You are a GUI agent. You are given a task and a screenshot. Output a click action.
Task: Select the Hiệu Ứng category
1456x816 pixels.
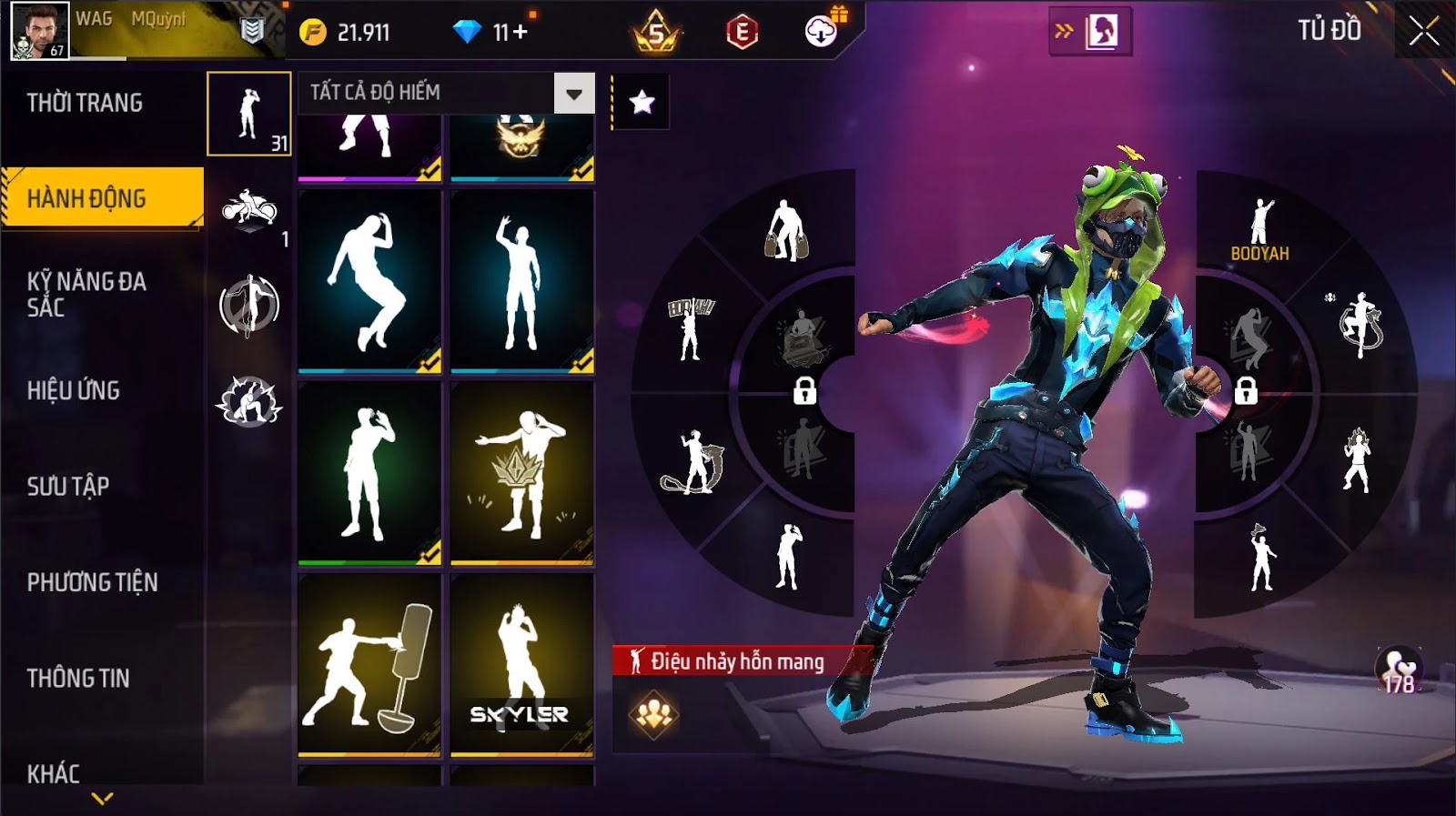pos(74,390)
